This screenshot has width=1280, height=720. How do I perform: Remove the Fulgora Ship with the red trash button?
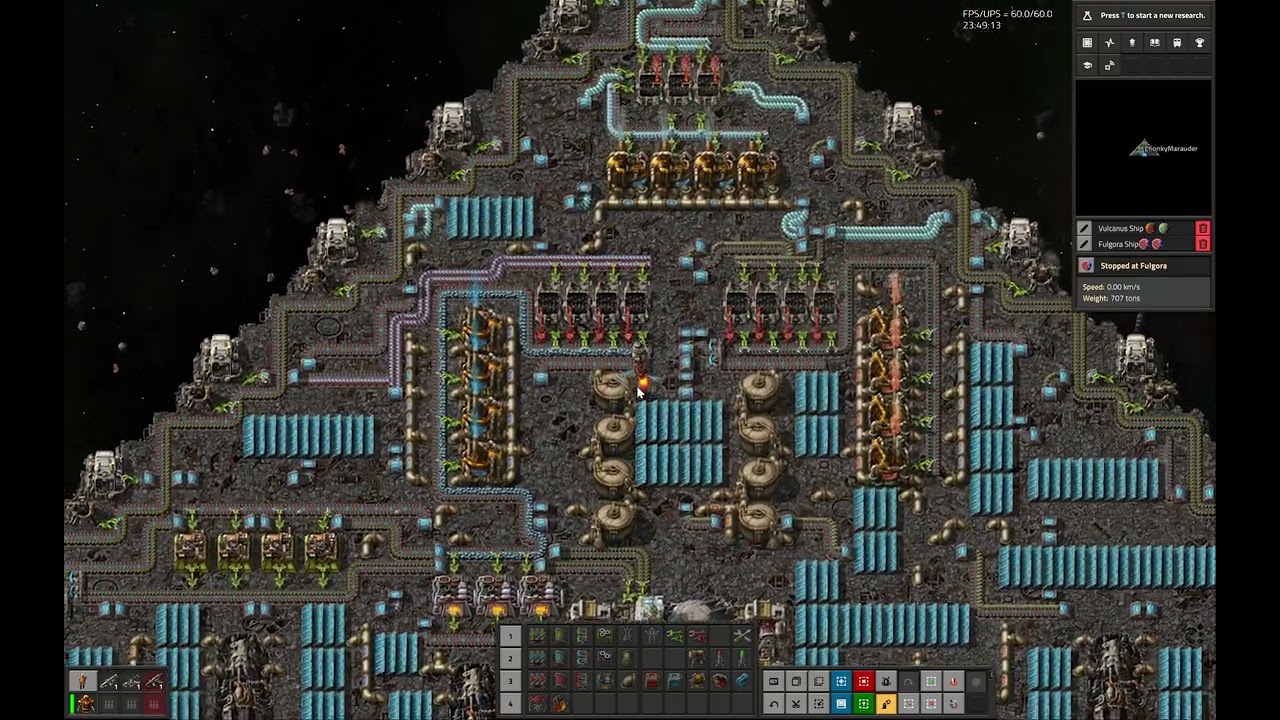1203,244
